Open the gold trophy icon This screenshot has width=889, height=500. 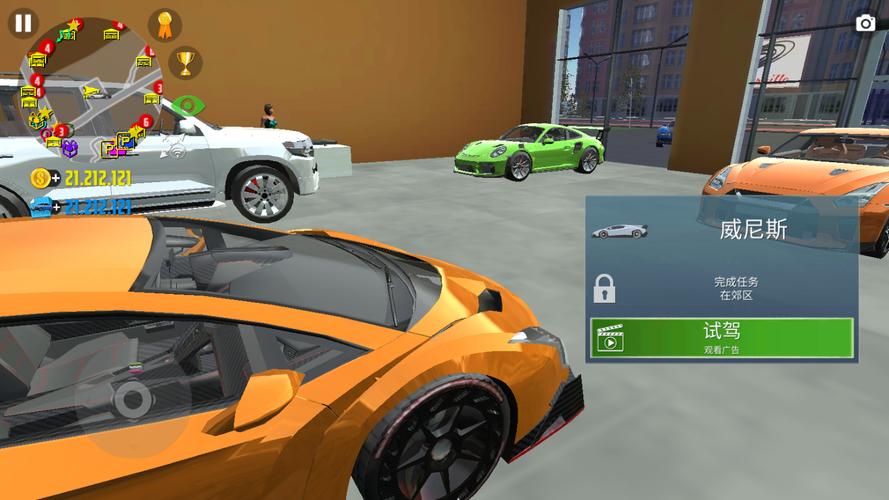[x=185, y=63]
